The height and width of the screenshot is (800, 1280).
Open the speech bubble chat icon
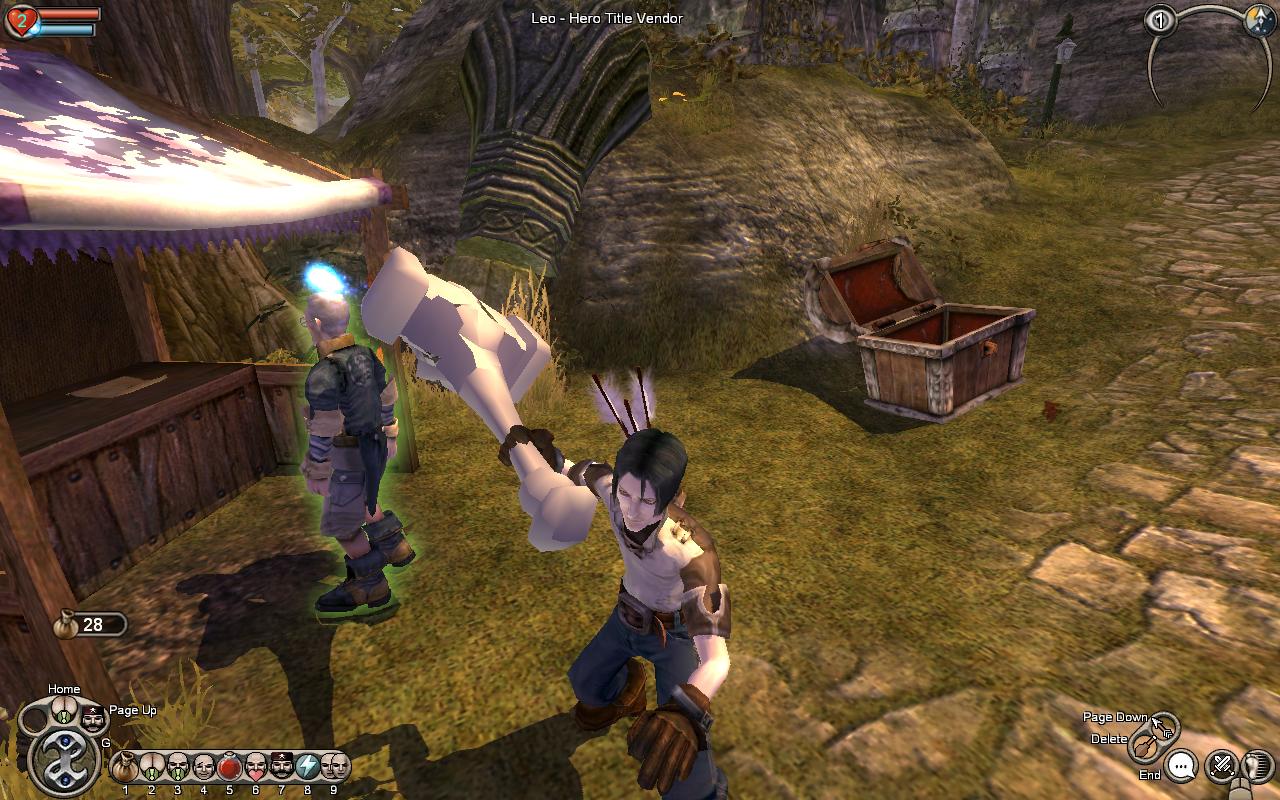(x=1182, y=767)
